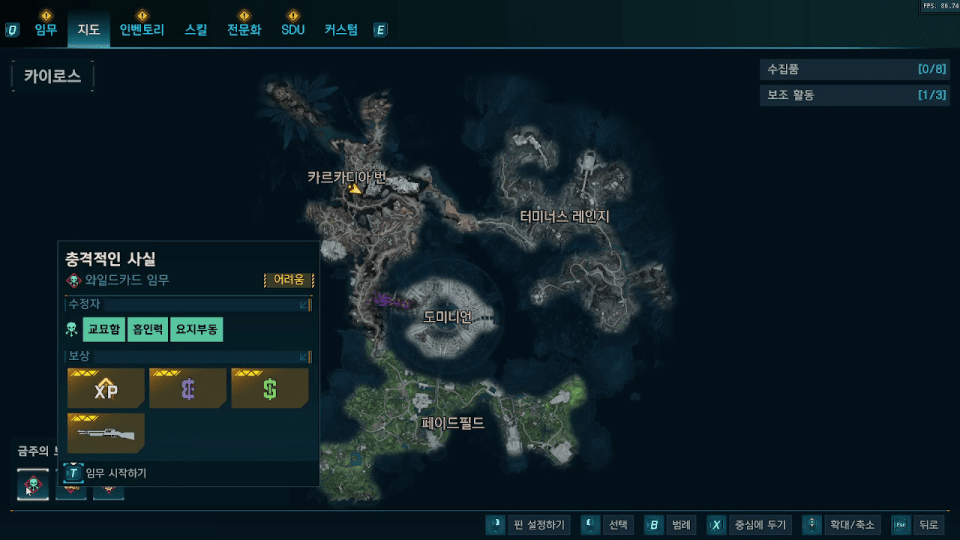Click the 흡인력 modifier tag
960x540 pixels.
(x=148, y=329)
